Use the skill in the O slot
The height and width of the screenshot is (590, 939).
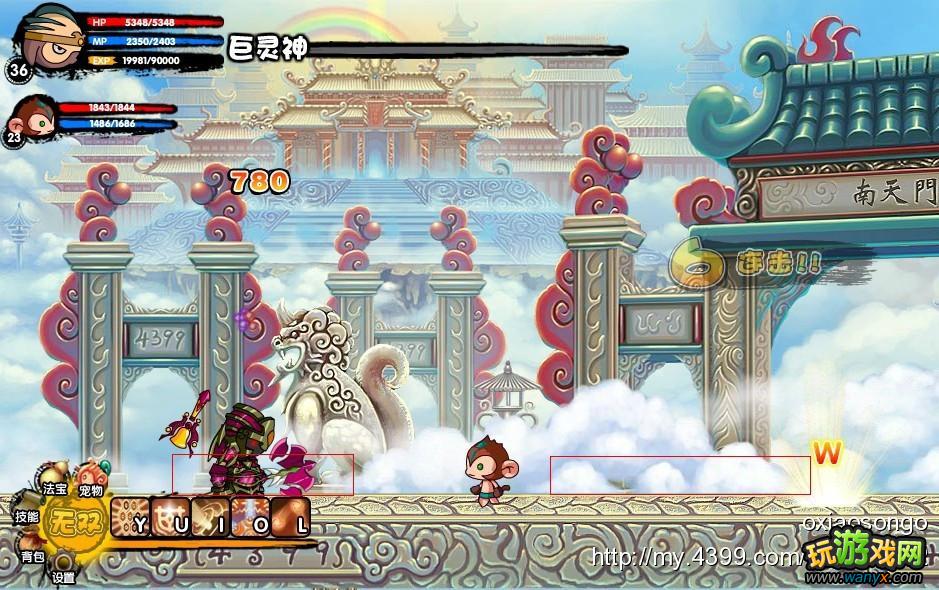click(x=252, y=519)
